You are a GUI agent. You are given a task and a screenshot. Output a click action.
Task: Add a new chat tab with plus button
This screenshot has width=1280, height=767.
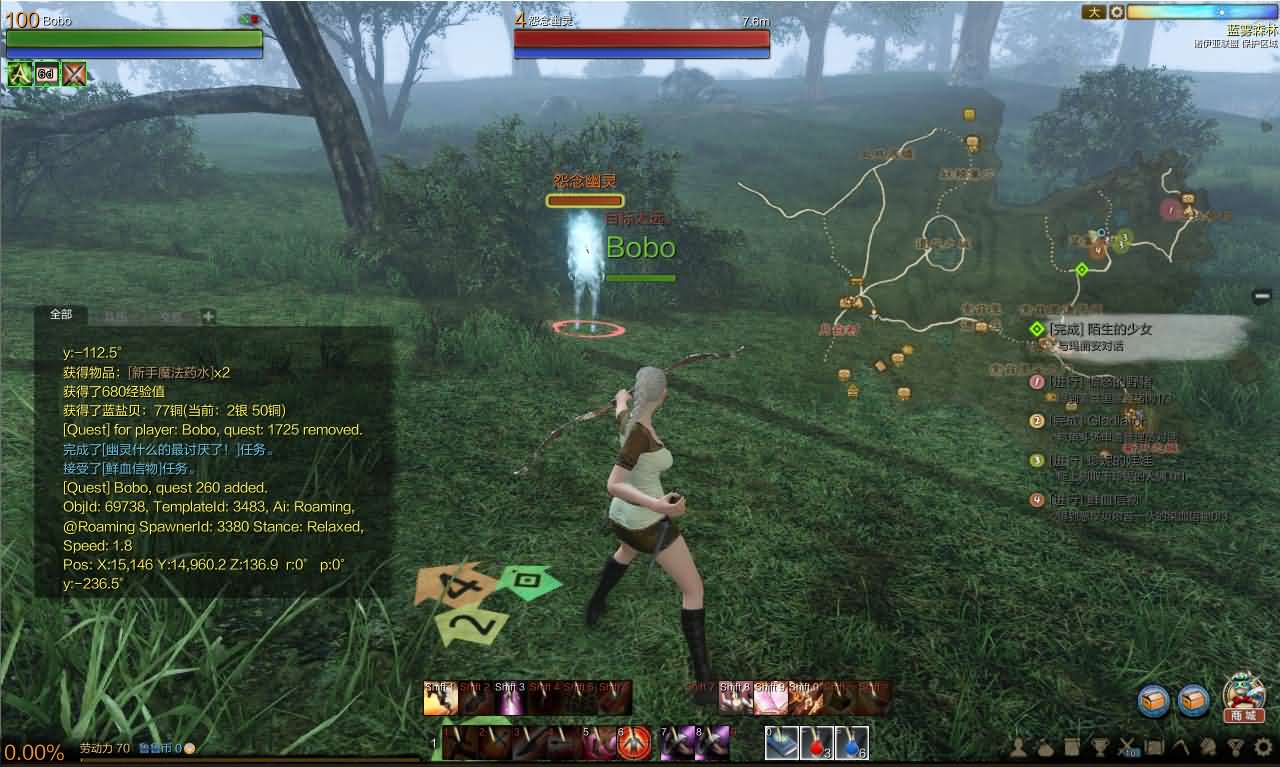coord(208,316)
